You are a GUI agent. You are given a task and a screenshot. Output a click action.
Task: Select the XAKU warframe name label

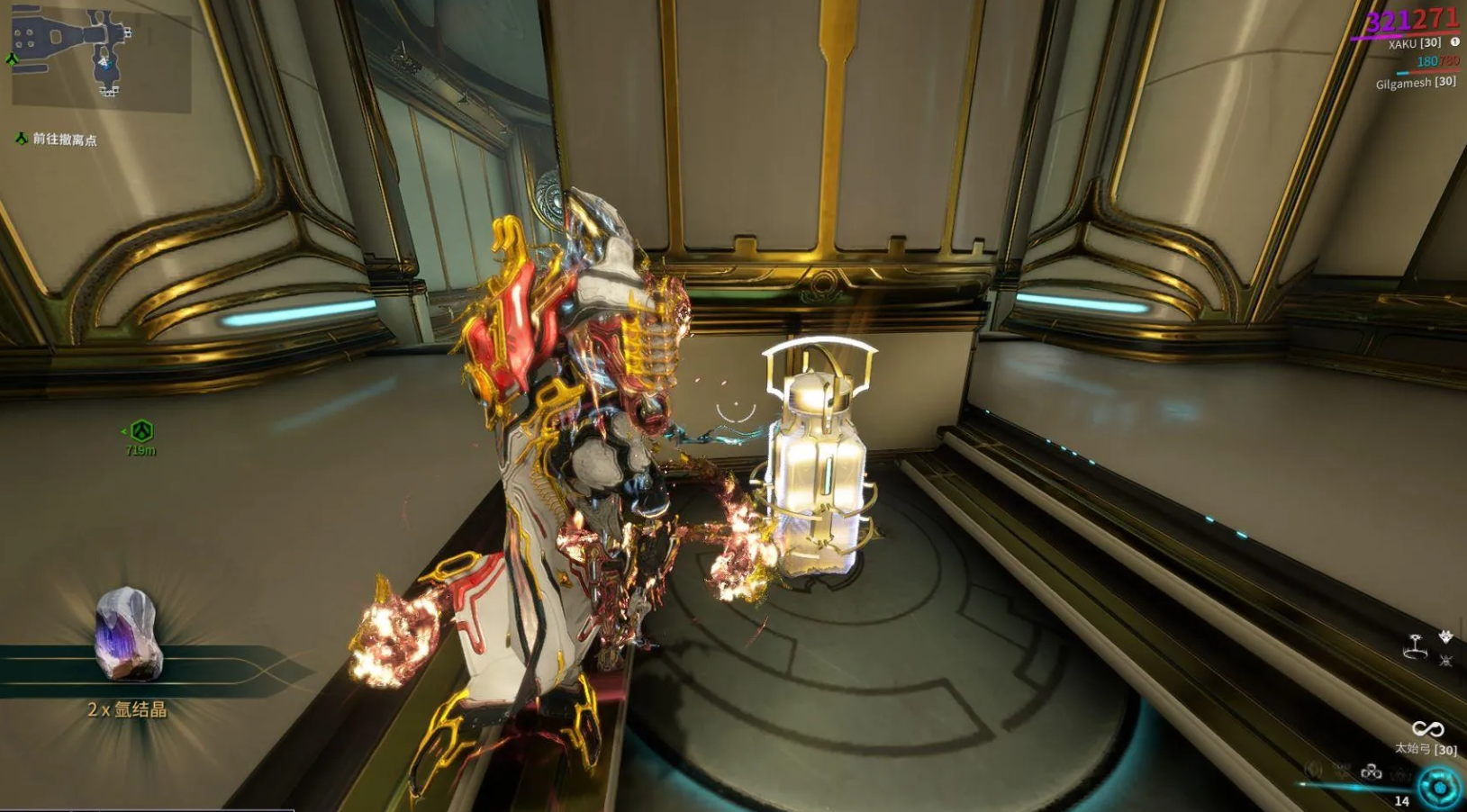click(x=1414, y=43)
